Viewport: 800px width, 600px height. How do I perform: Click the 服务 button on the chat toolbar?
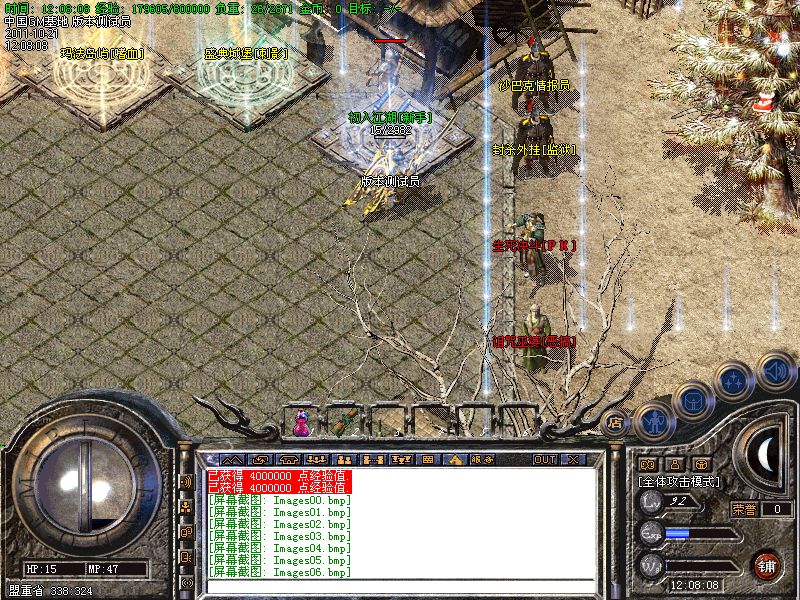[x=483, y=459]
